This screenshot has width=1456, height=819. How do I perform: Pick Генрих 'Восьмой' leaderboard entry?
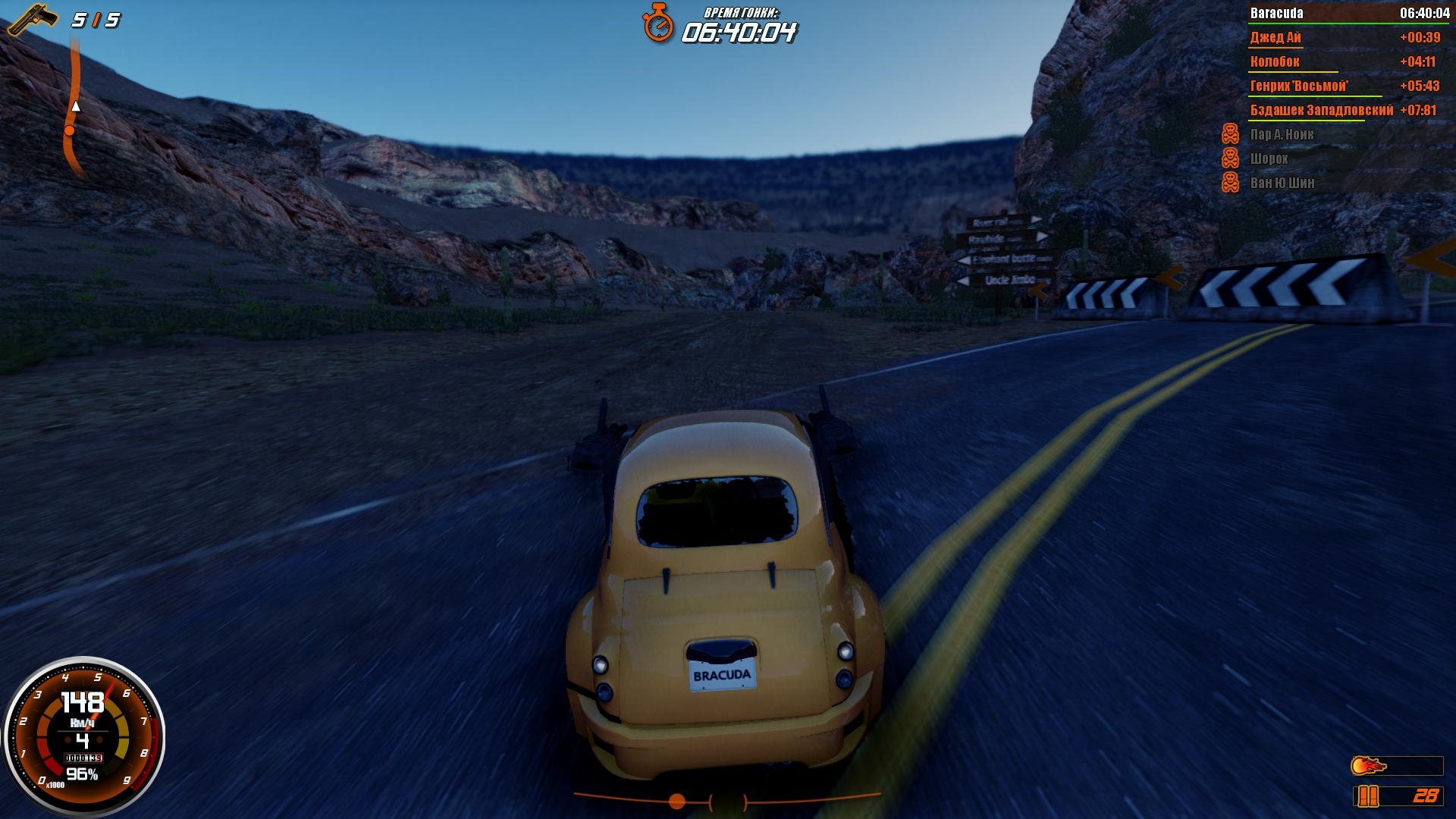(1299, 86)
